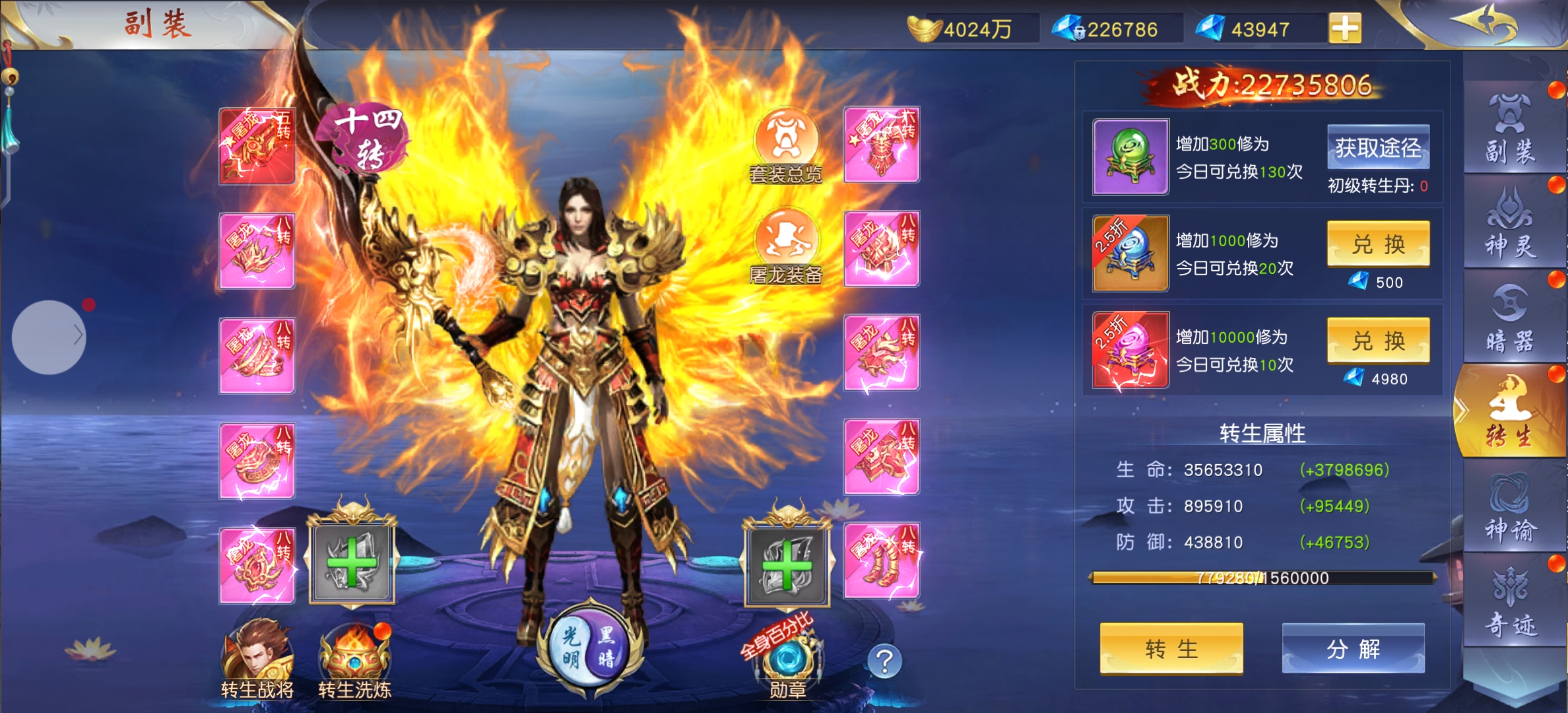The image size is (1568, 713).
Task: Exchange 1000 cultivation for 500 diamonds
Action: pyautogui.click(x=1378, y=244)
